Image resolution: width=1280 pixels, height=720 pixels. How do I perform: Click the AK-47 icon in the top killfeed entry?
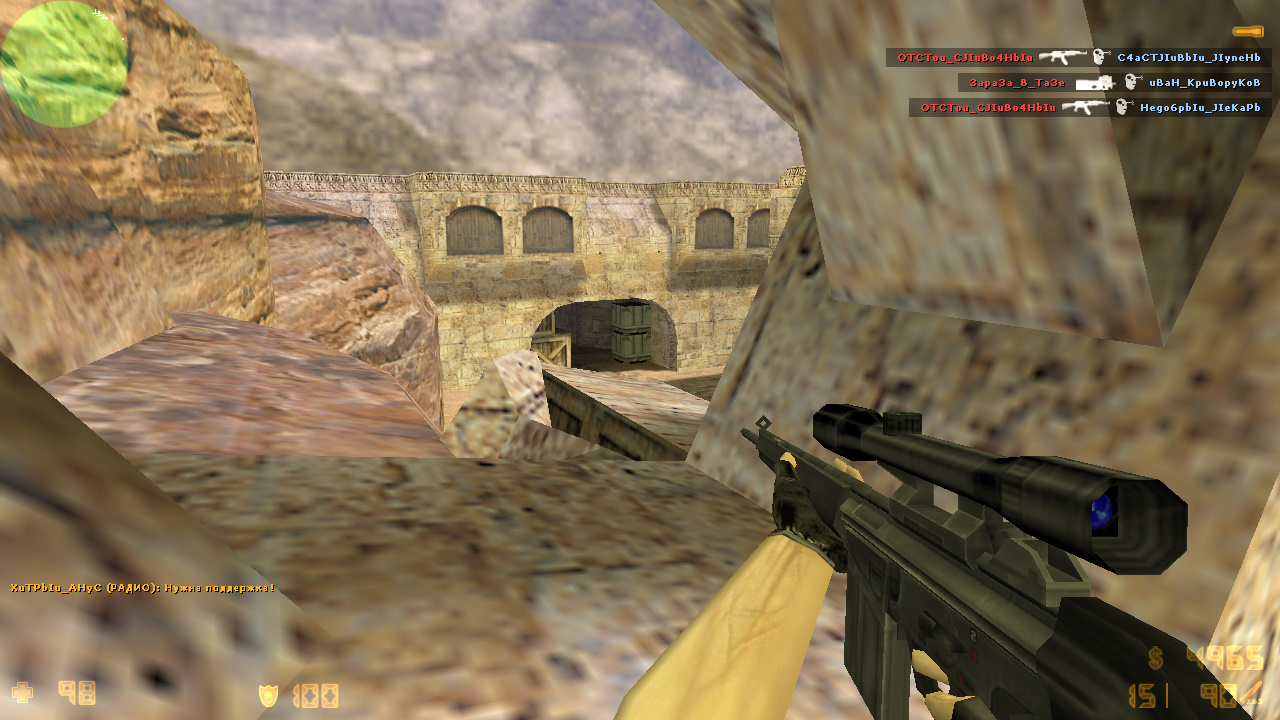pos(1061,57)
